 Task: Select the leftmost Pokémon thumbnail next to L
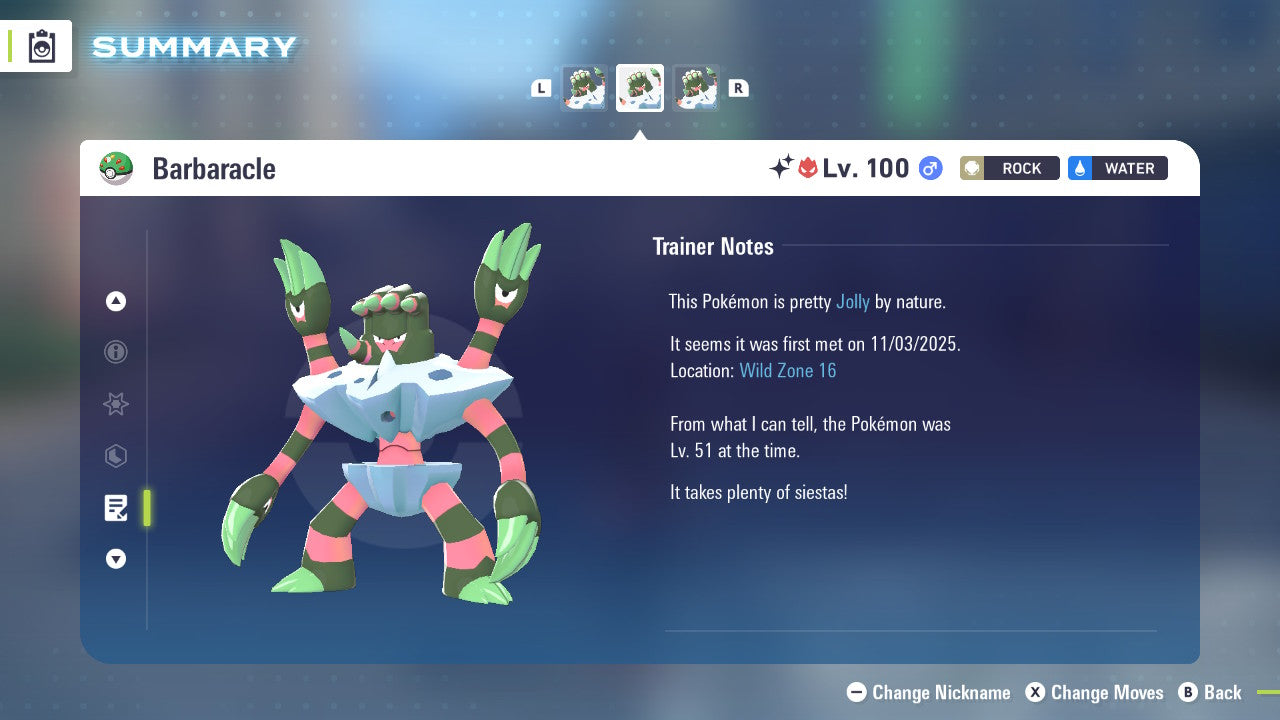pyautogui.click(x=585, y=88)
